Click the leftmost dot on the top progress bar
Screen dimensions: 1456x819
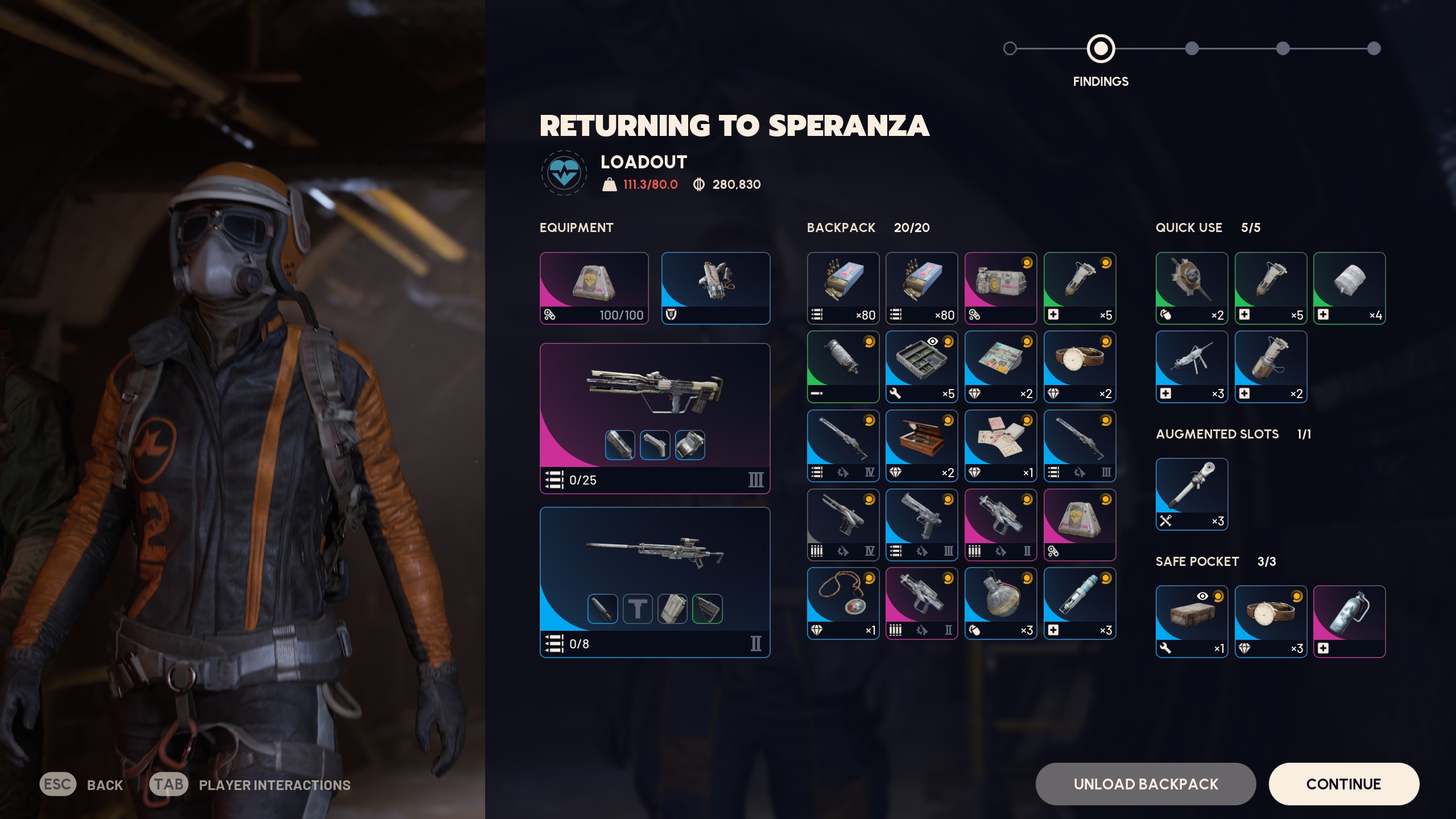(1010, 48)
